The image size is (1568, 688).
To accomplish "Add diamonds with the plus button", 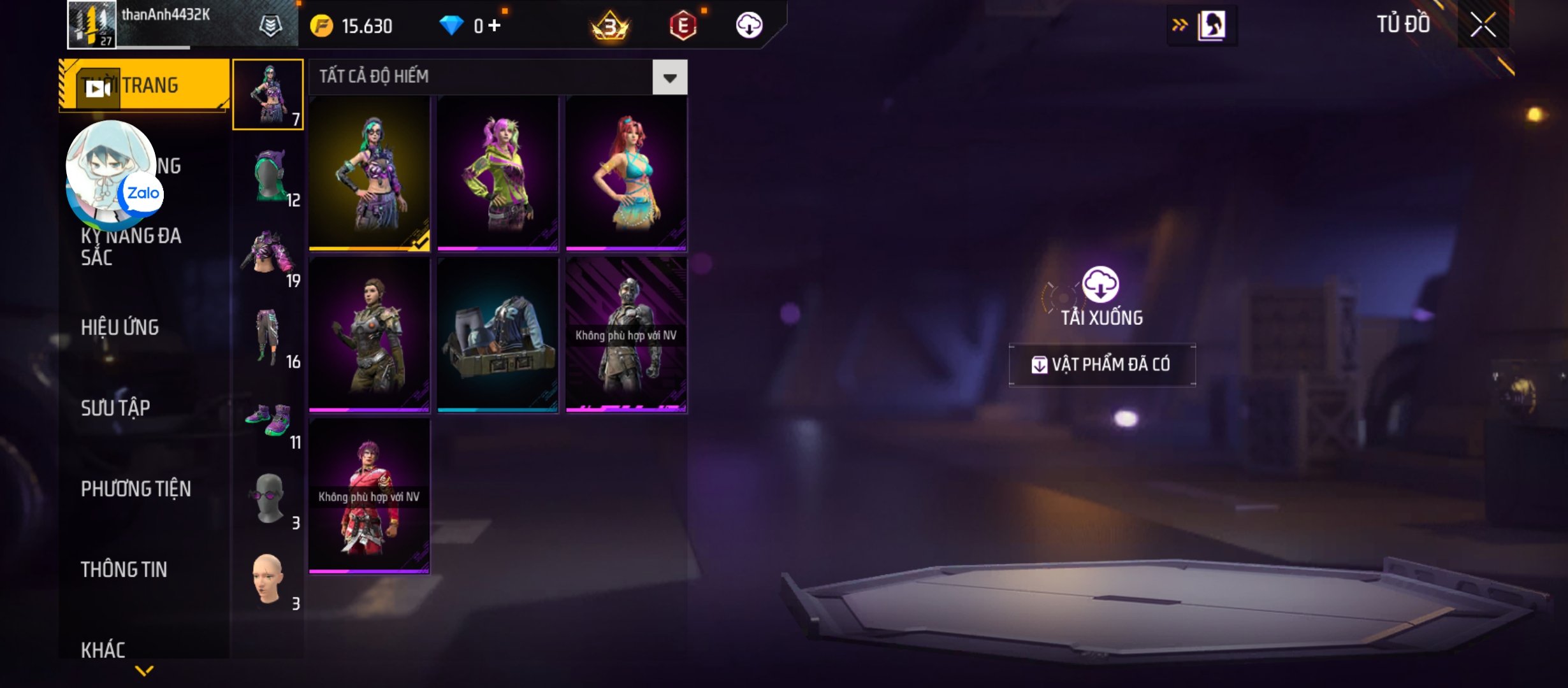I will (x=495, y=25).
